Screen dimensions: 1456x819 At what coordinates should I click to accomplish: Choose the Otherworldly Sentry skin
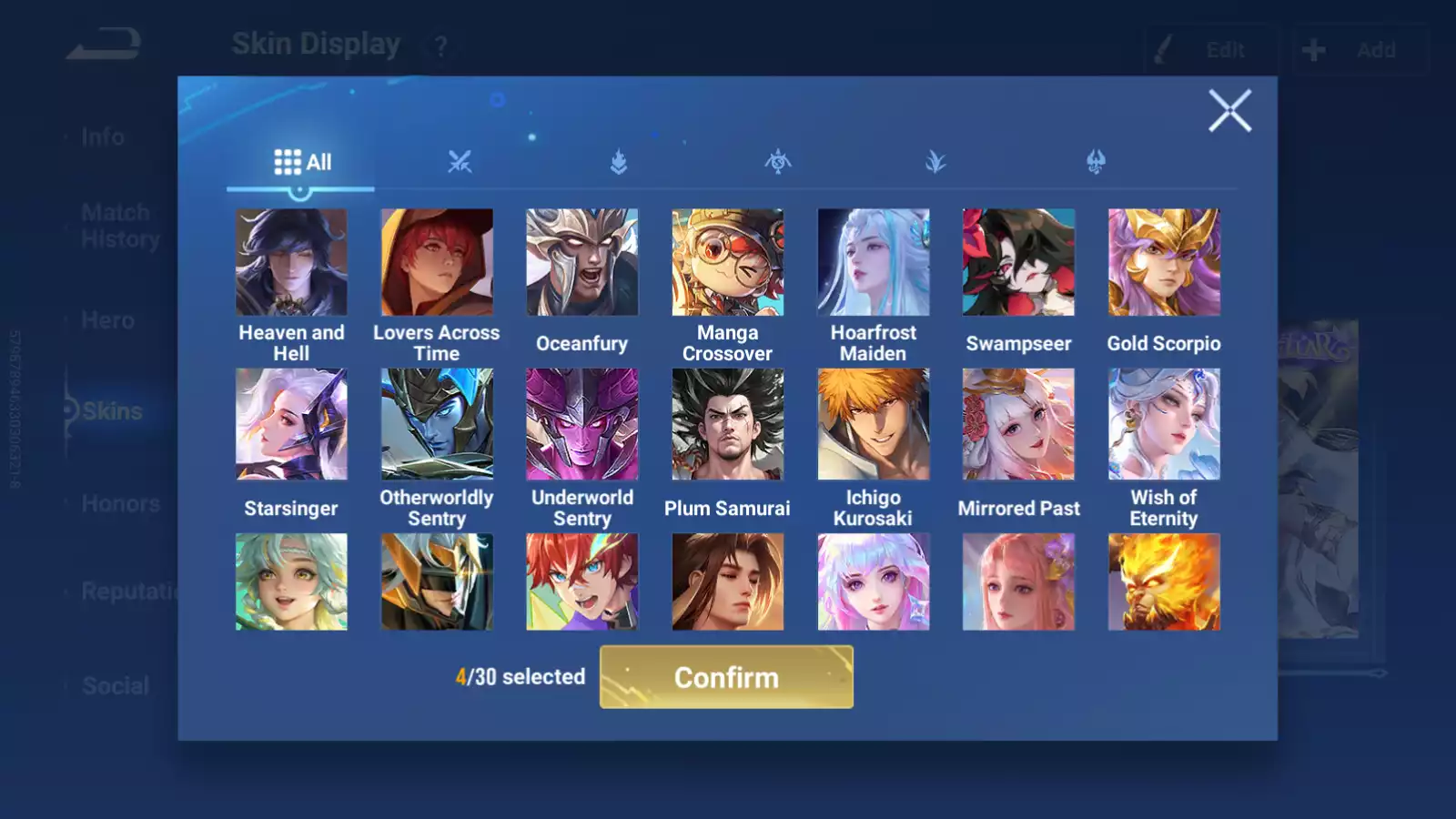pos(437,424)
